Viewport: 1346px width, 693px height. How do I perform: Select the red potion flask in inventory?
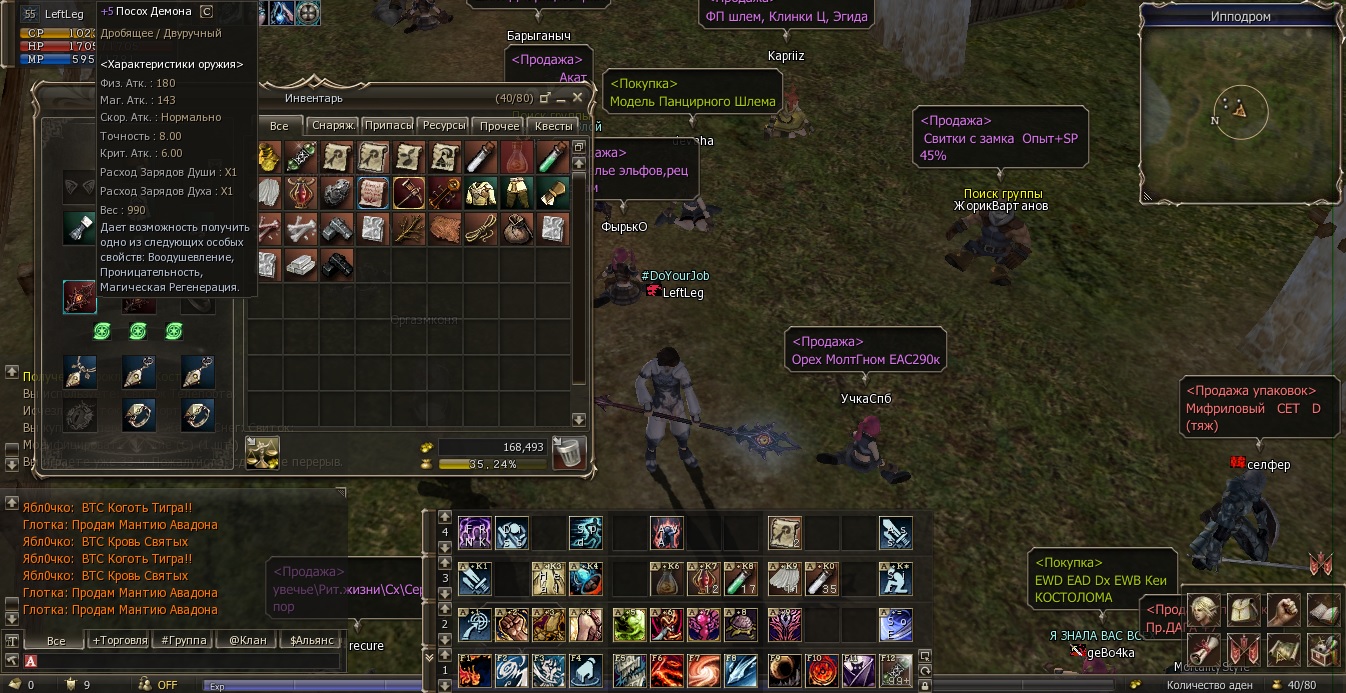[516, 157]
